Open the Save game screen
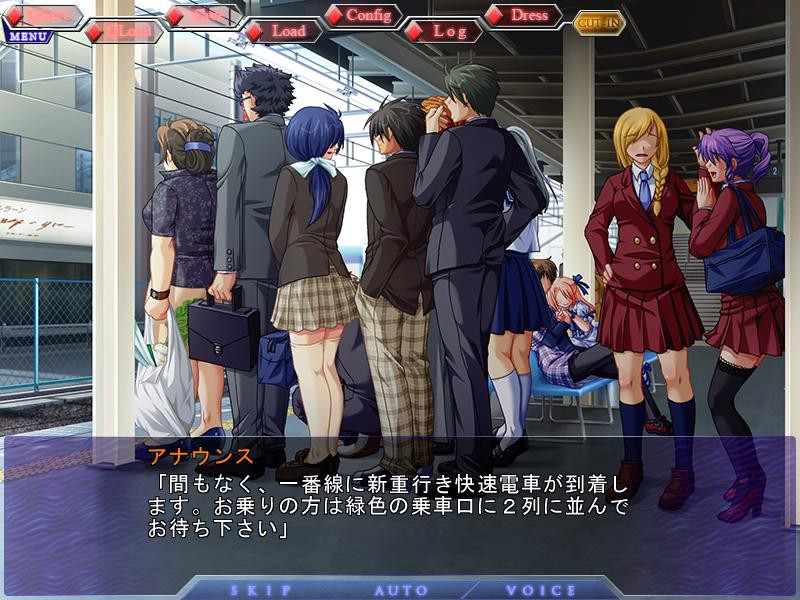Image resolution: width=800 pixels, height=600 pixels. (x=203, y=16)
